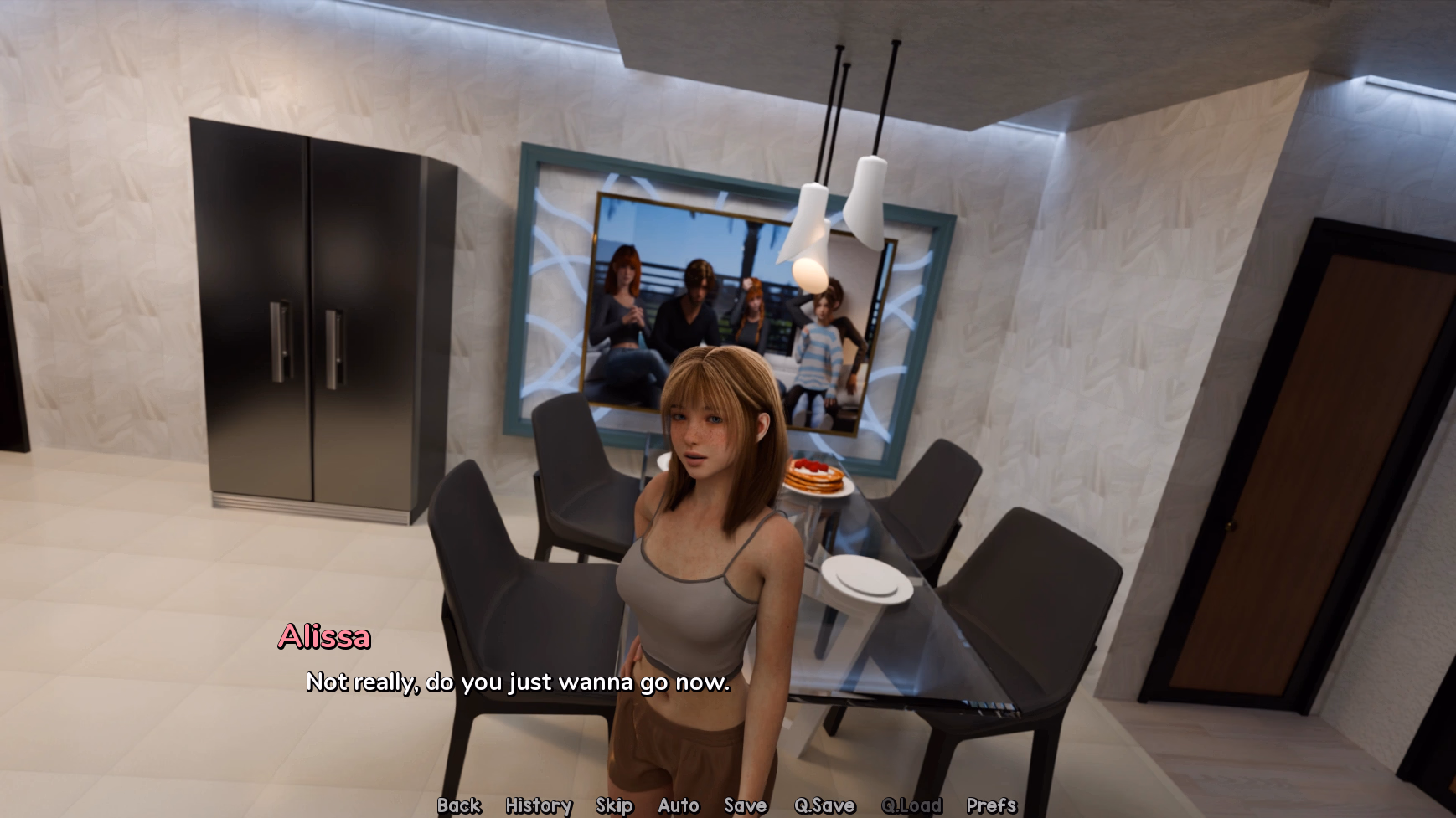Open the Save menu

pos(746,805)
